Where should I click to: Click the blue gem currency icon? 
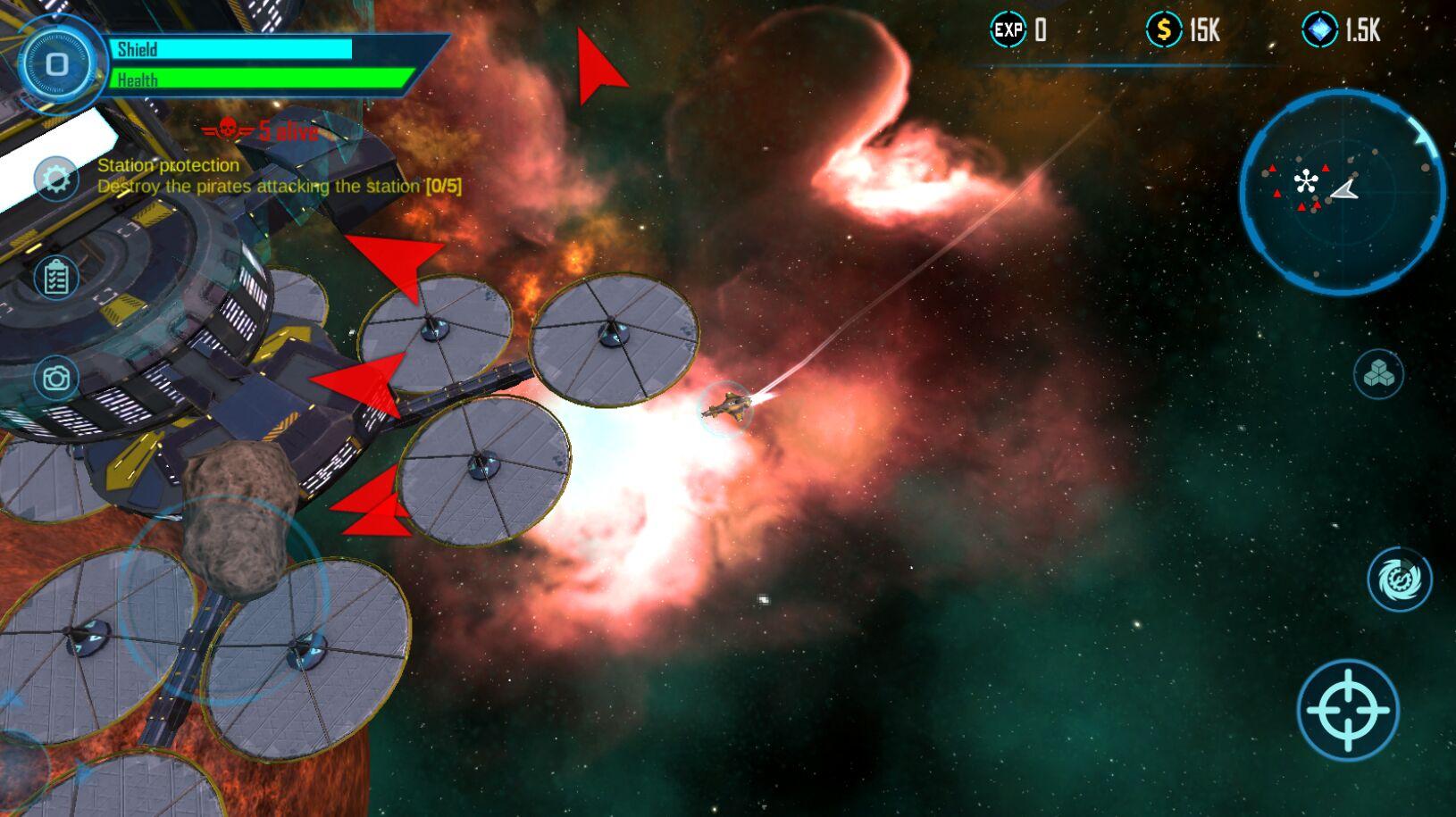pyautogui.click(x=1319, y=30)
